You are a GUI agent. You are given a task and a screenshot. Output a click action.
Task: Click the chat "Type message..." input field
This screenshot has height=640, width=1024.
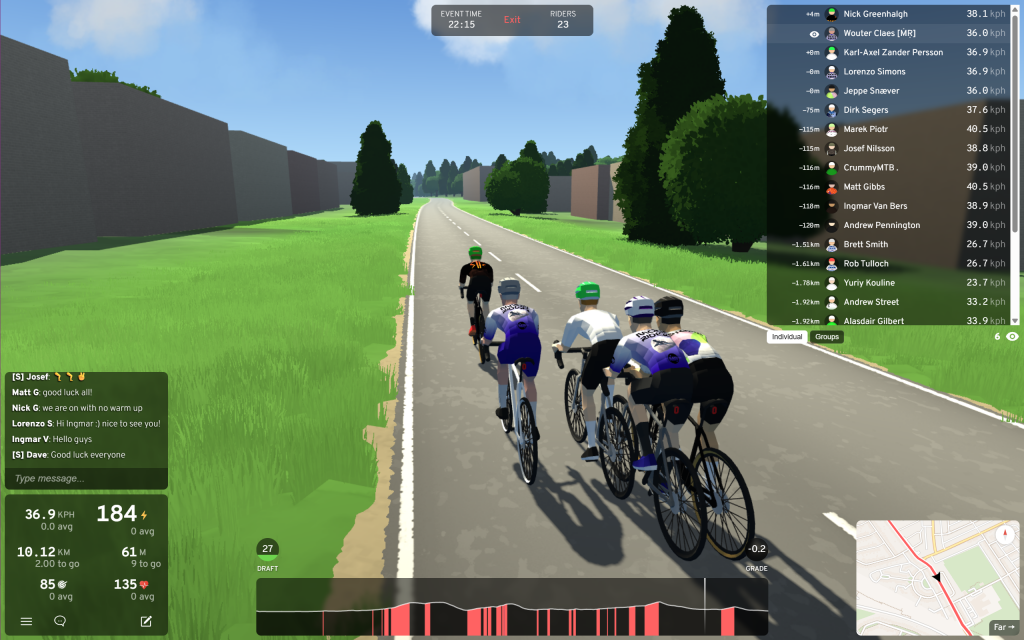[86, 478]
